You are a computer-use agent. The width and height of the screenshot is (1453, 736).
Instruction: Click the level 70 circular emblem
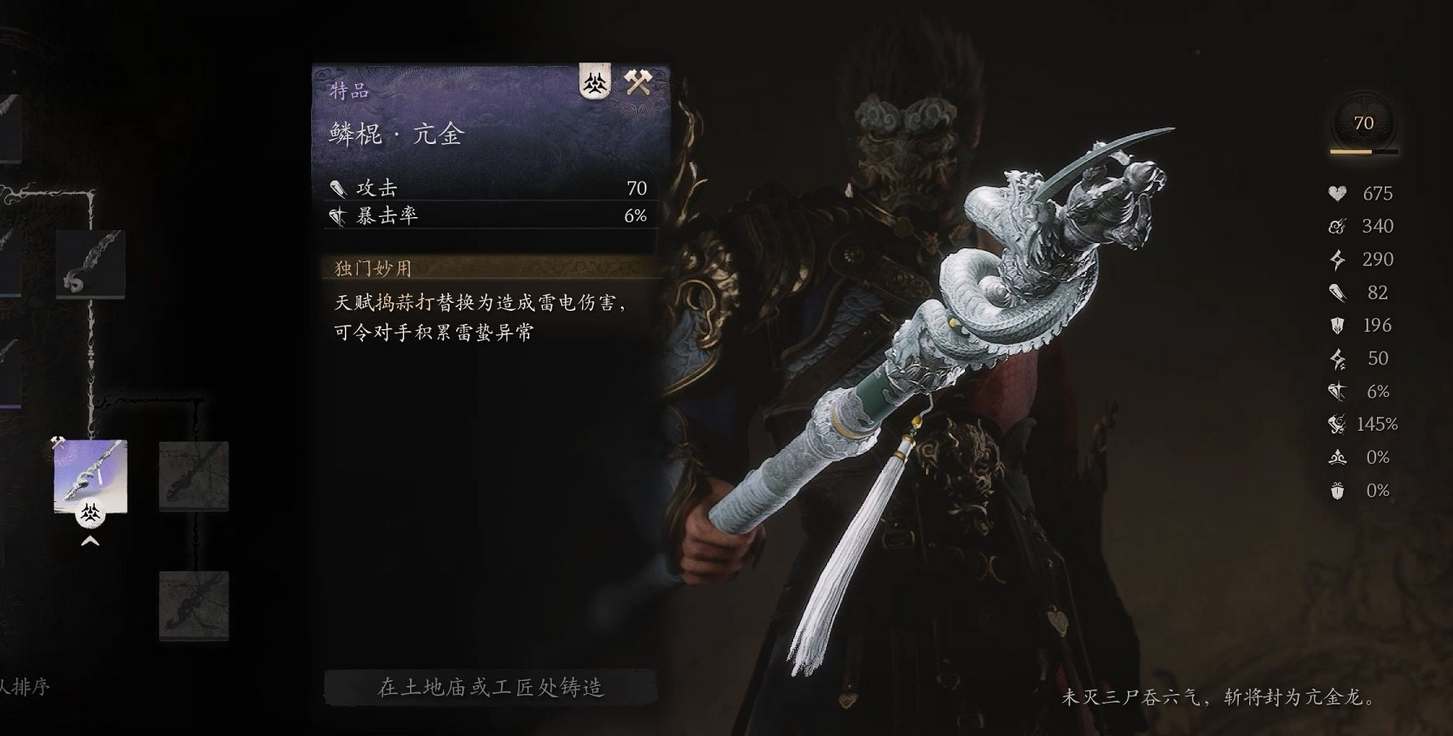tap(1363, 124)
